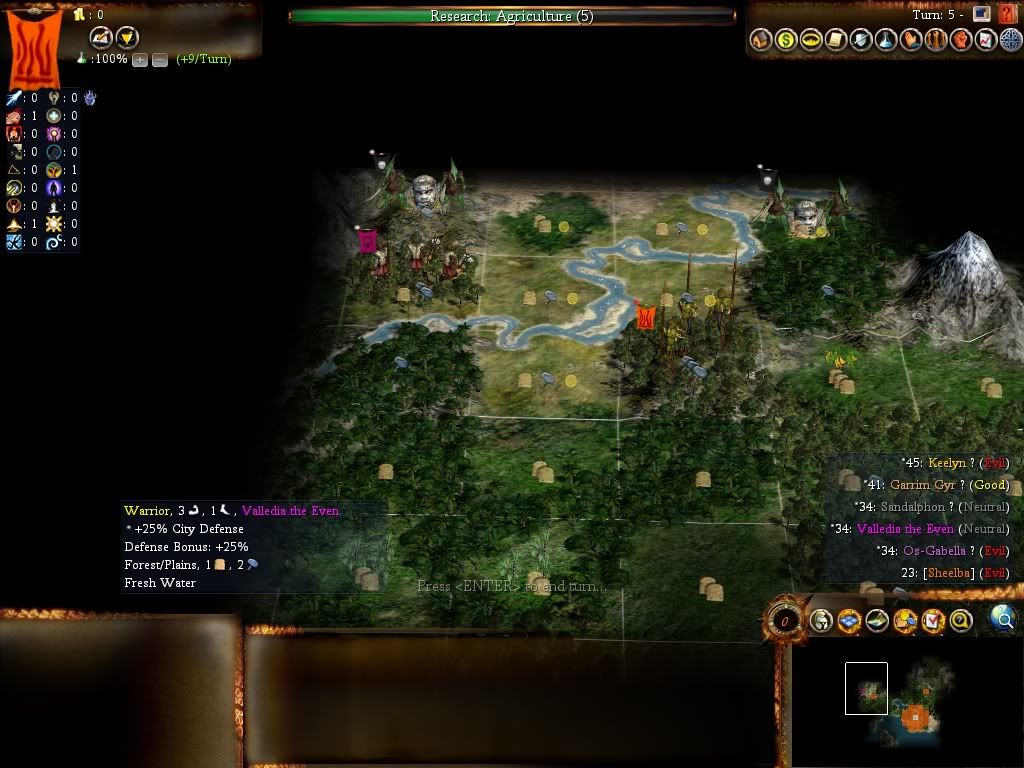
Task: Open the domestic advisor house icon
Action: [762, 40]
